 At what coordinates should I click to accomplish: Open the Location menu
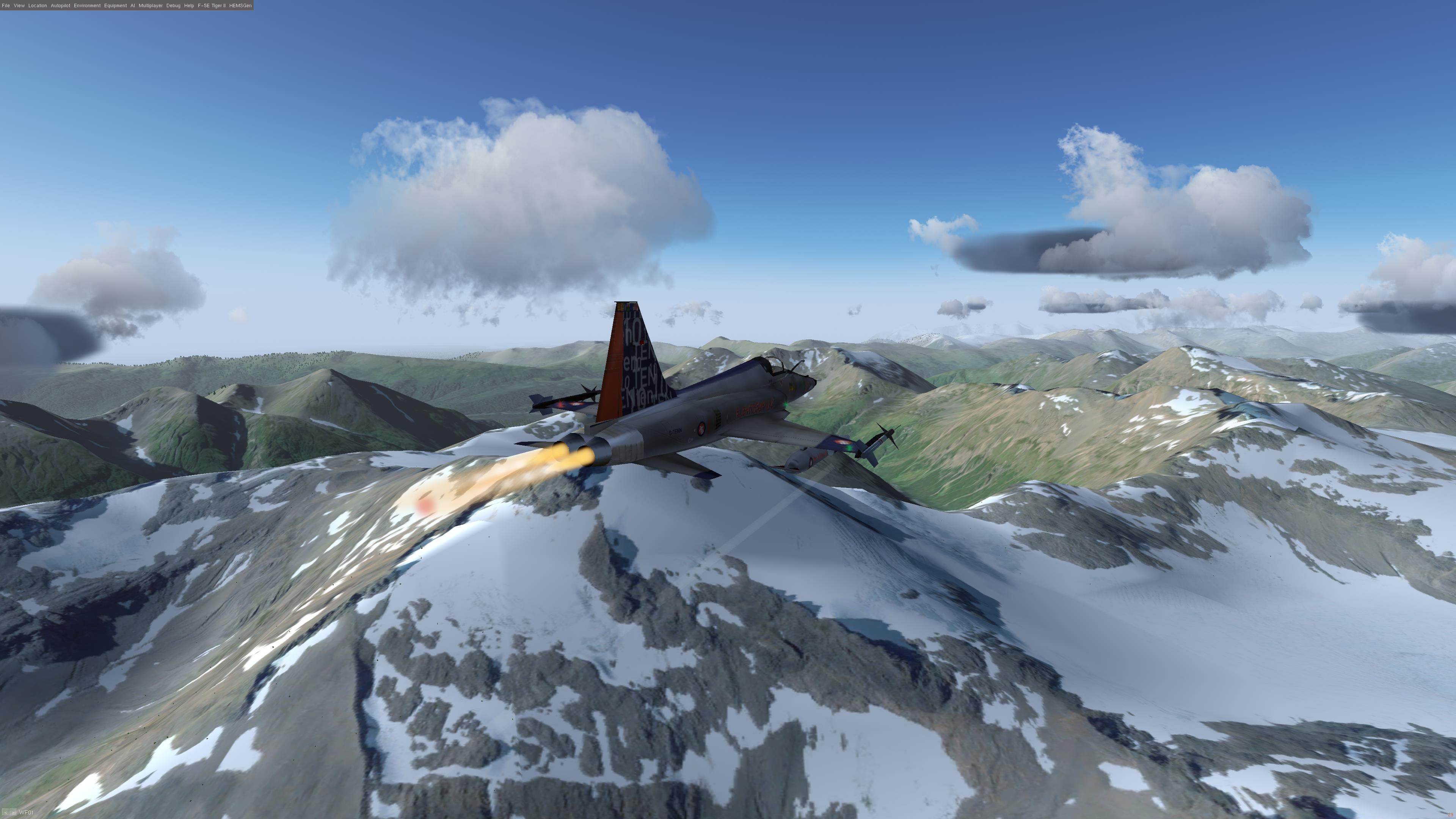point(38,6)
